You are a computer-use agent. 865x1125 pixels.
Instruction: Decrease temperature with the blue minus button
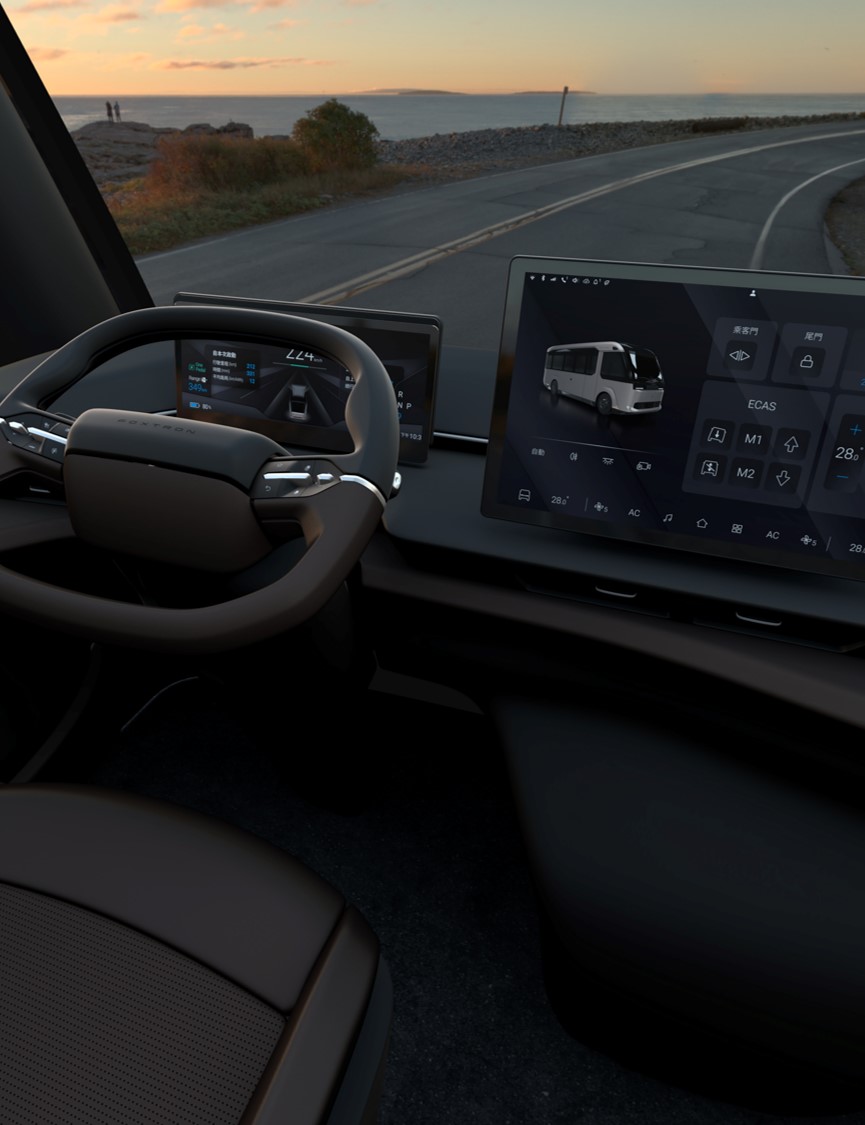[x=843, y=478]
